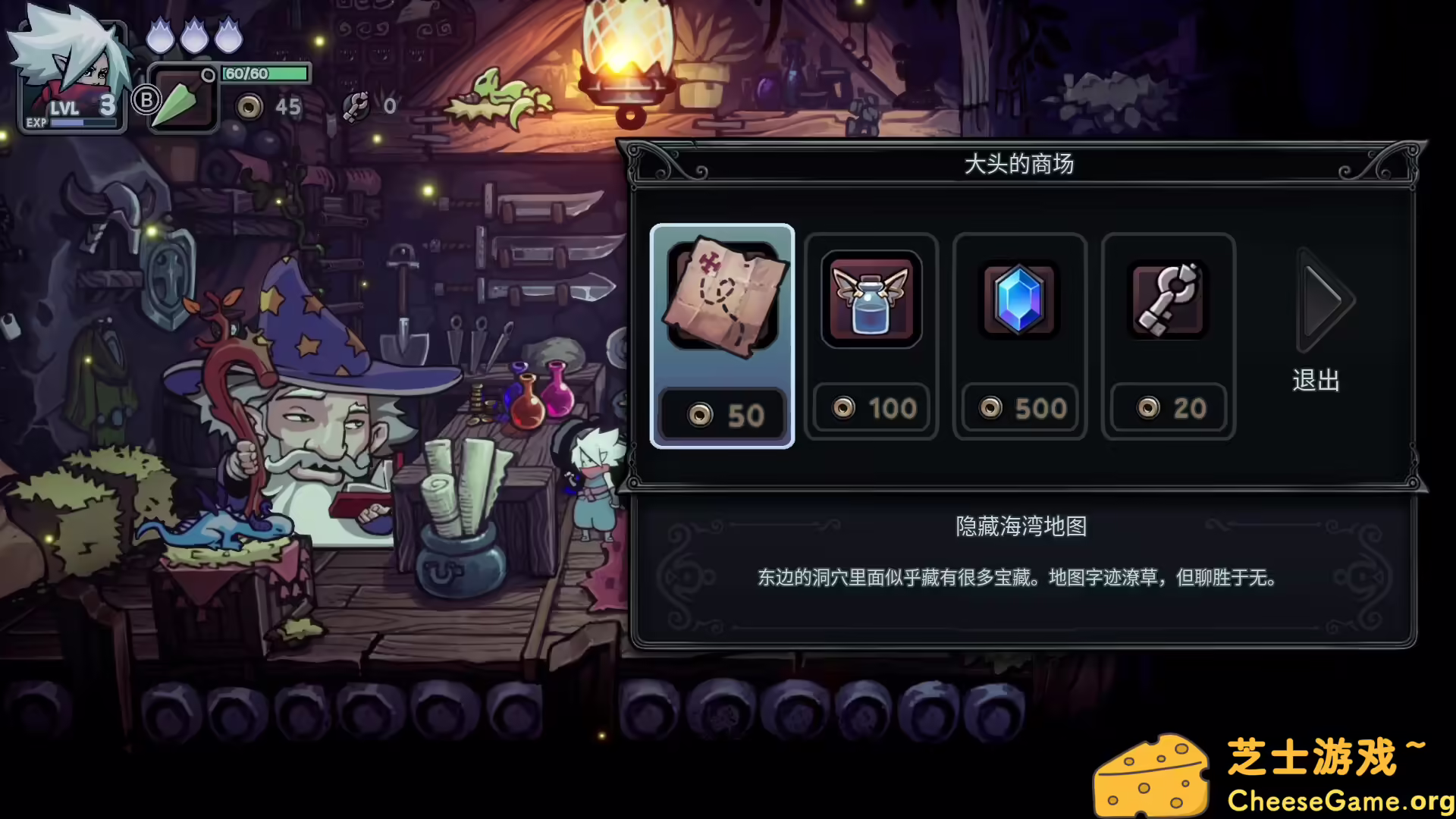This screenshot has width=1456, height=819.
Task: Click the first white flame charge indicator
Action: tap(160, 32)
